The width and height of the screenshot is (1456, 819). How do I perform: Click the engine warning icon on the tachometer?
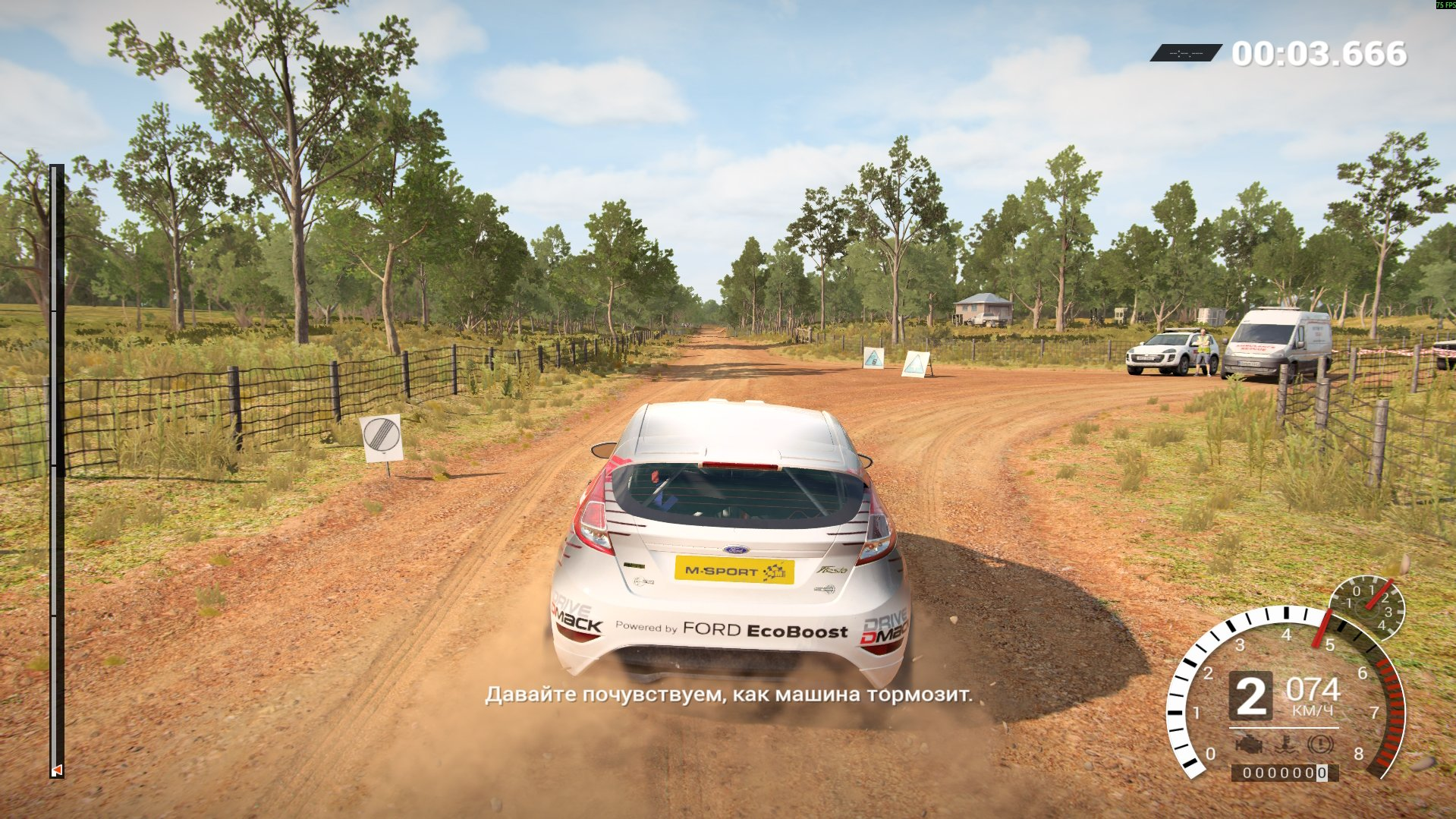point(1250,744)
